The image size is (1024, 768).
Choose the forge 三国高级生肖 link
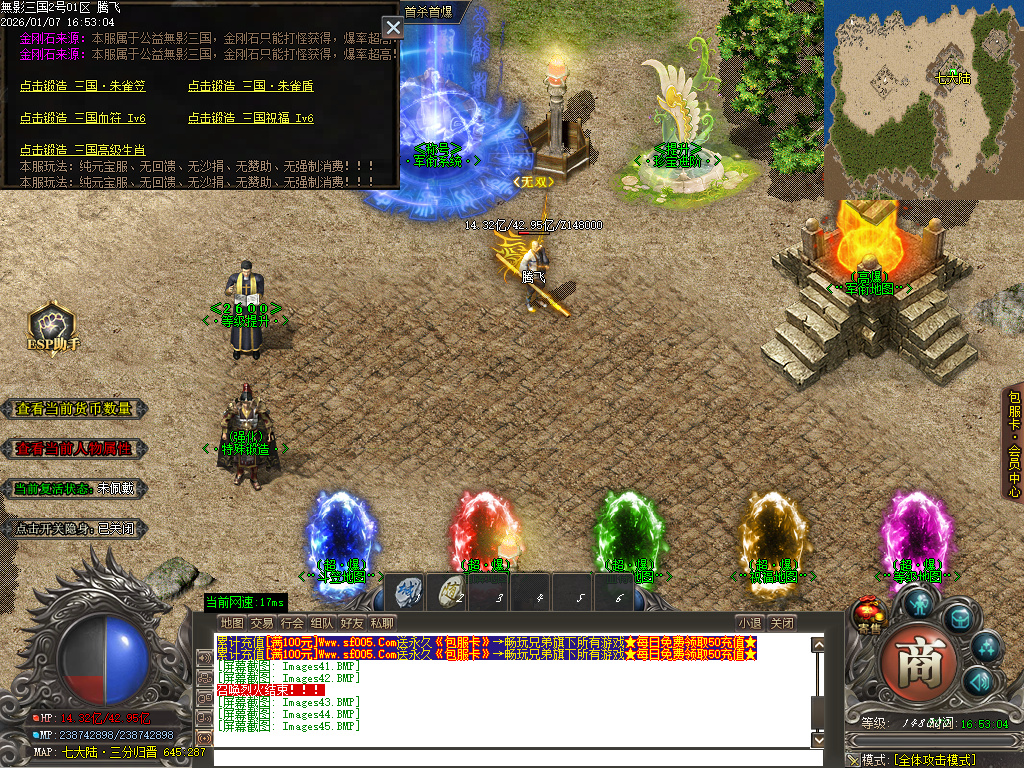83,150
